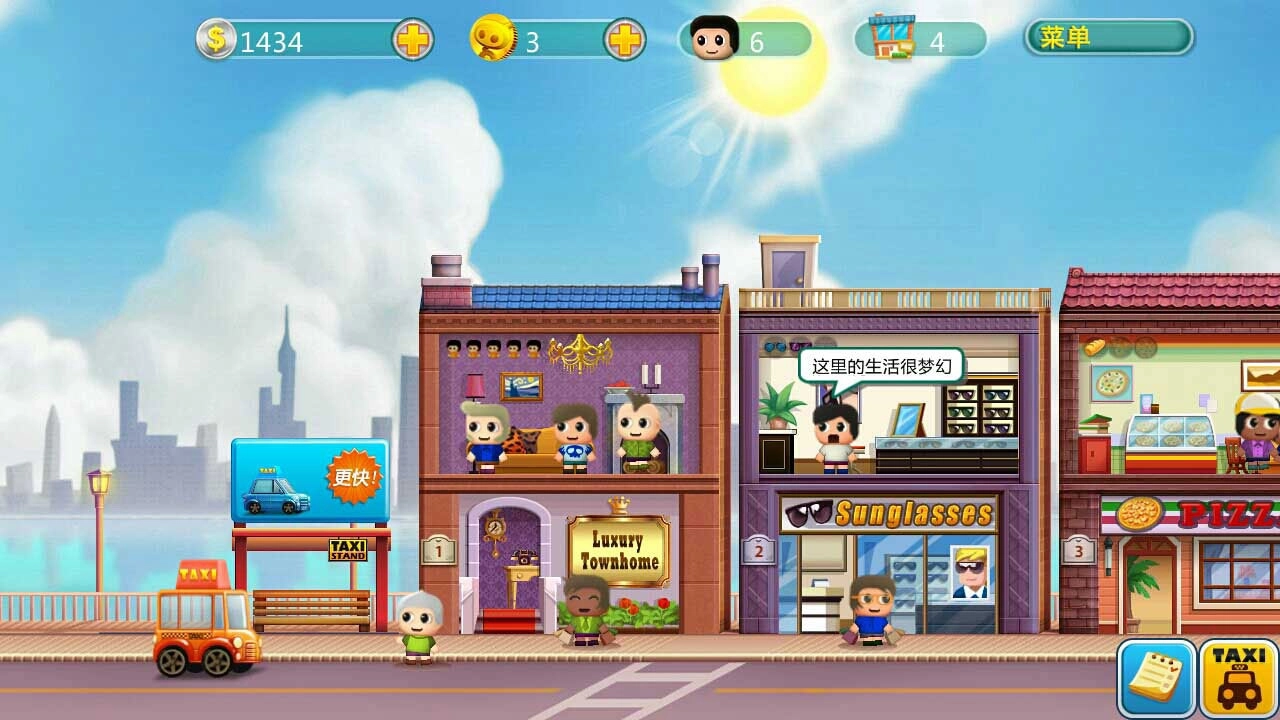Select building address plate number 2
The height and width of the screenshot is (720, 1280).
(x=757, y=551)
